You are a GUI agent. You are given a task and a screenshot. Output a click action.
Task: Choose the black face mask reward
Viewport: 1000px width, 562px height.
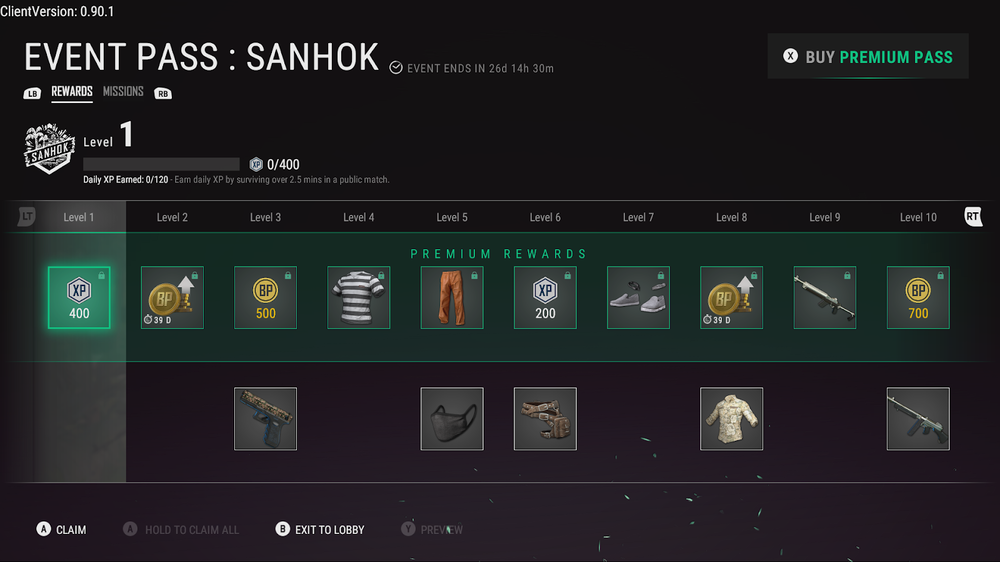tap(452, 419)
